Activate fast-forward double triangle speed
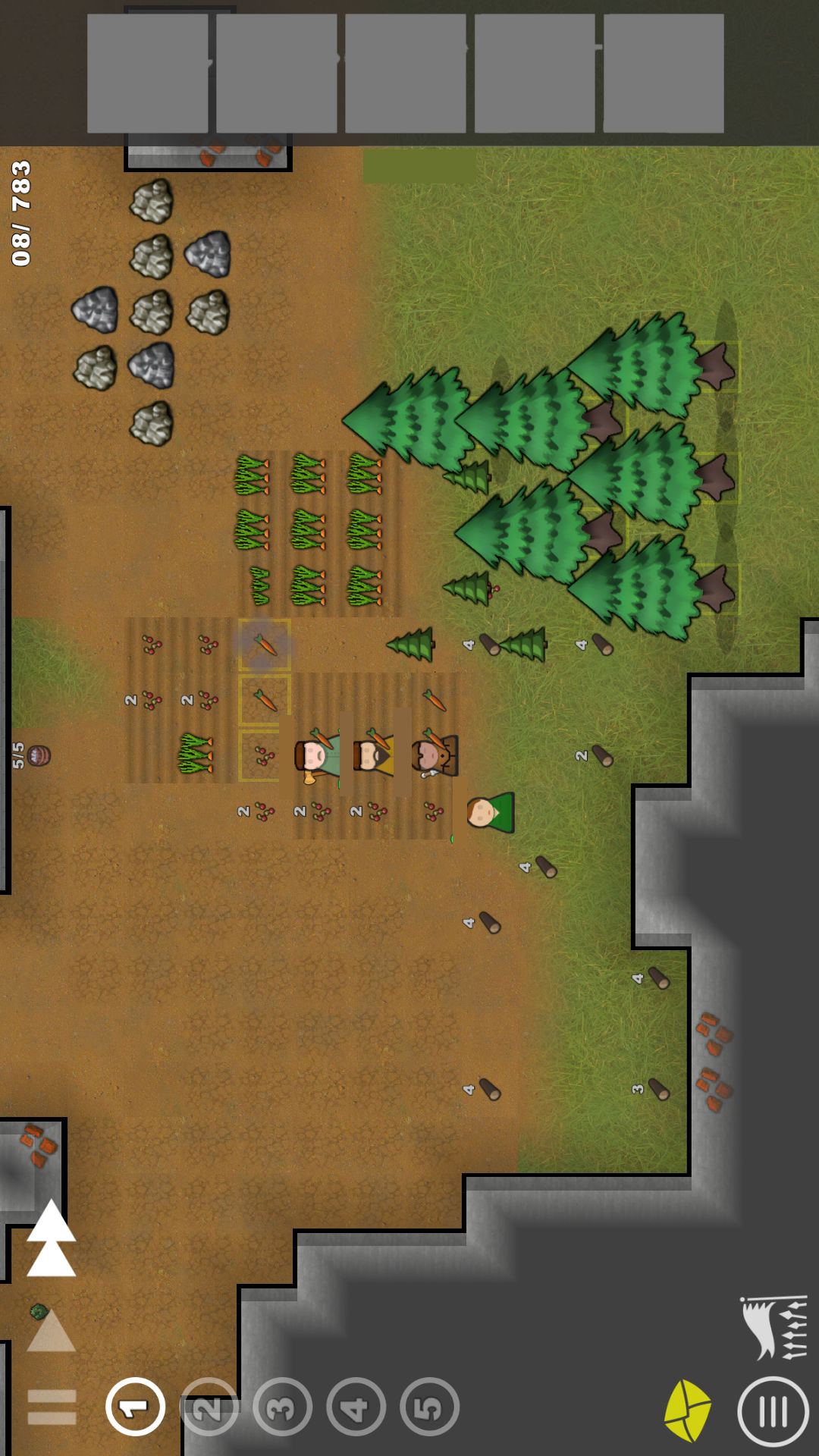This screenshot has height=1456, width=819. tap(52, 1239)
